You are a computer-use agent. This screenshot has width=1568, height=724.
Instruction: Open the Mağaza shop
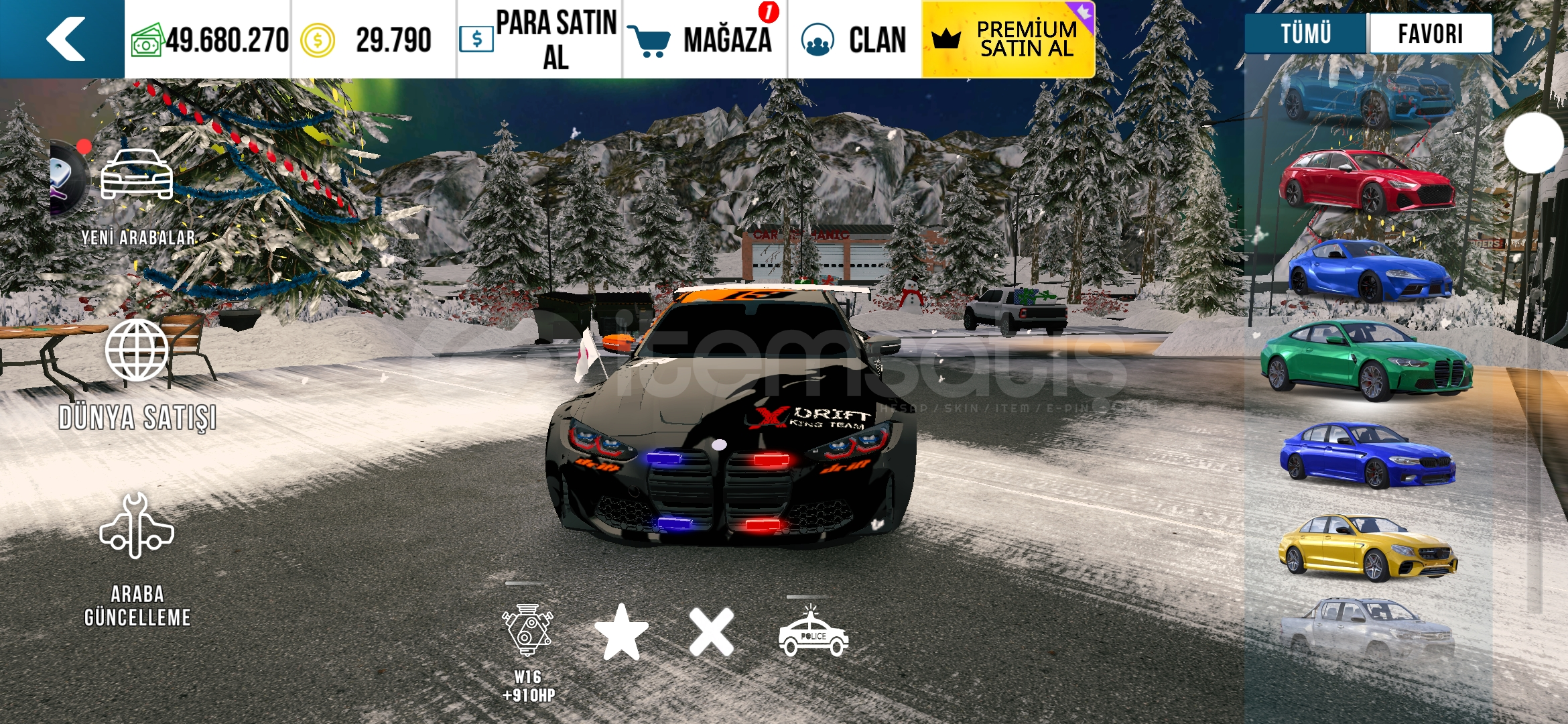(704, 39)
